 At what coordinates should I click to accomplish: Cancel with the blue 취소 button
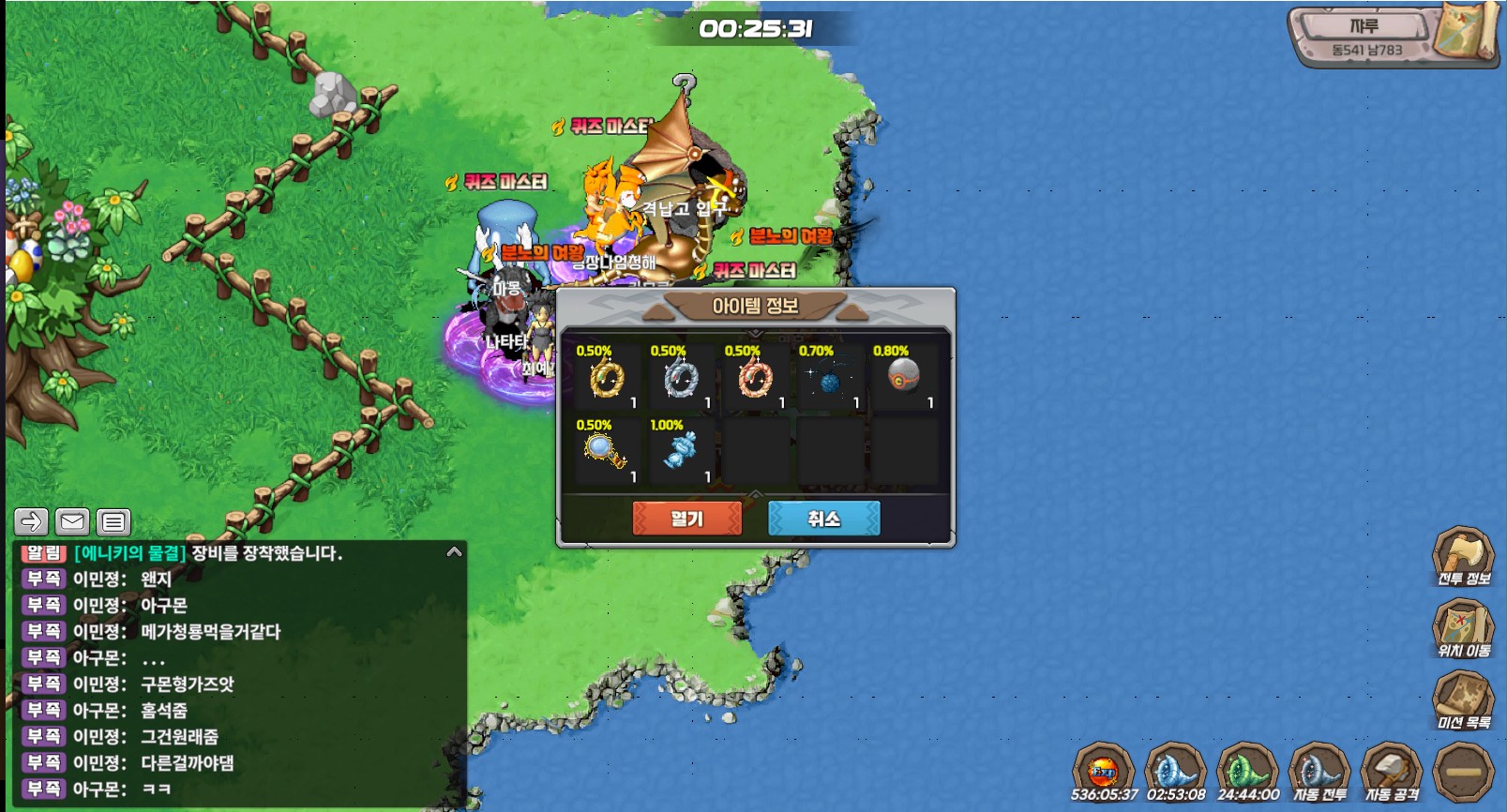click(823, 519)
